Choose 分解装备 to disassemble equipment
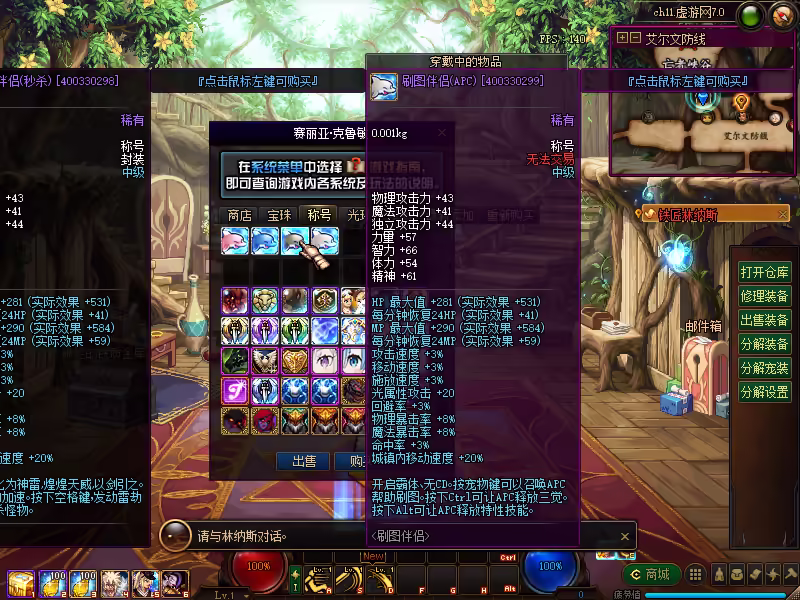800x600 pixels. coord(764,344)
